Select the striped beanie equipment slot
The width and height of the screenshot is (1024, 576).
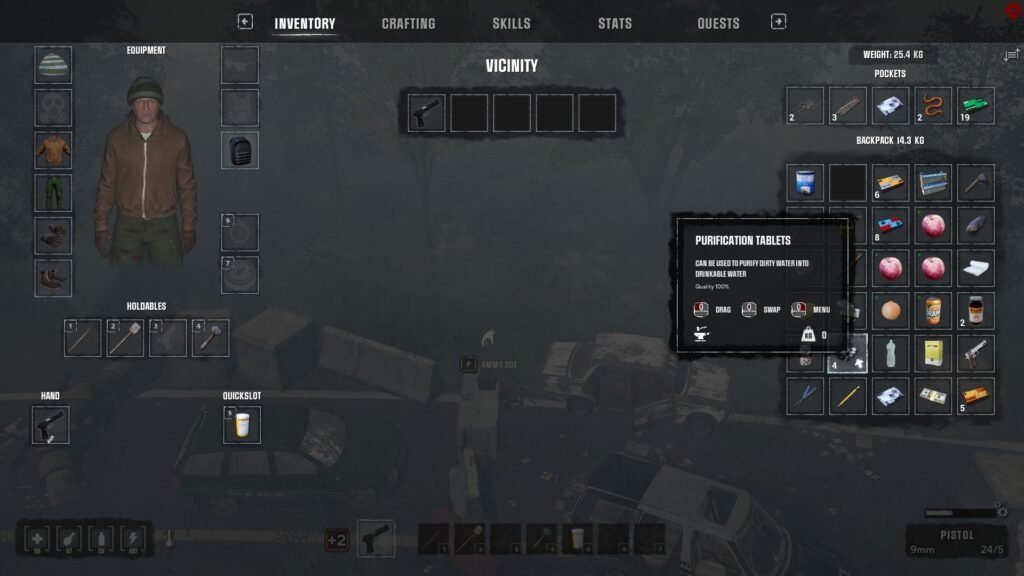(x=53, y=65)
